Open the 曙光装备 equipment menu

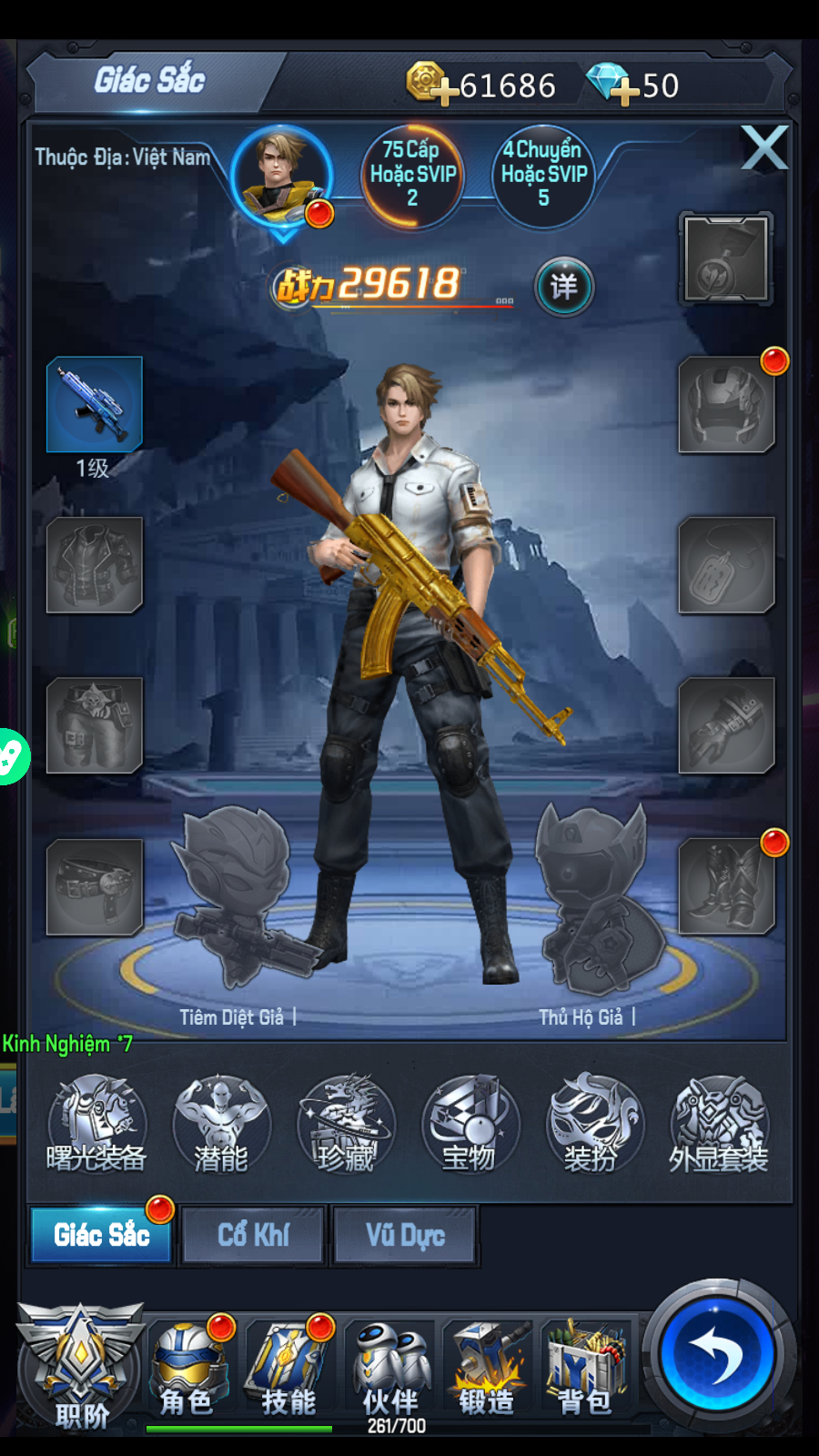tap(96, 1124)
